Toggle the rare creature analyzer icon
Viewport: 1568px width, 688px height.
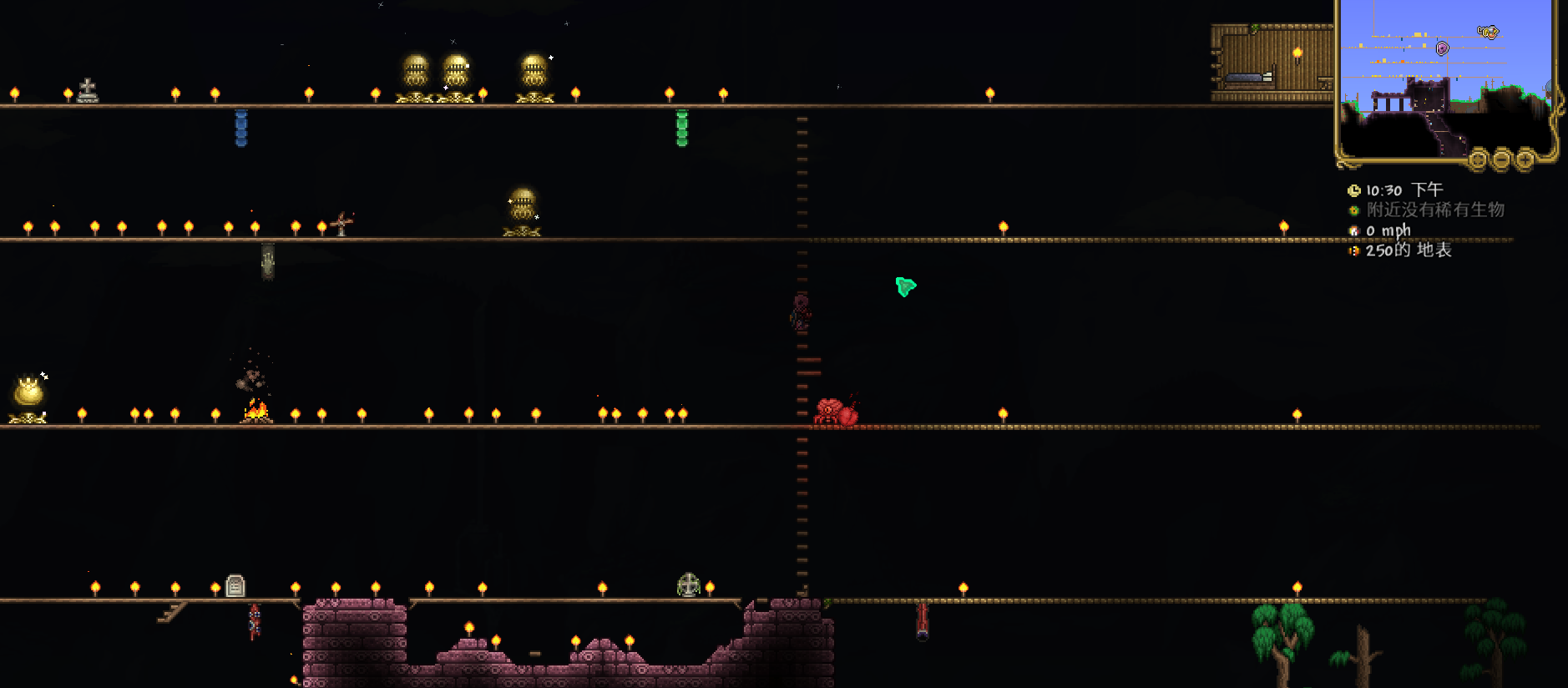tap(1353, 210)
